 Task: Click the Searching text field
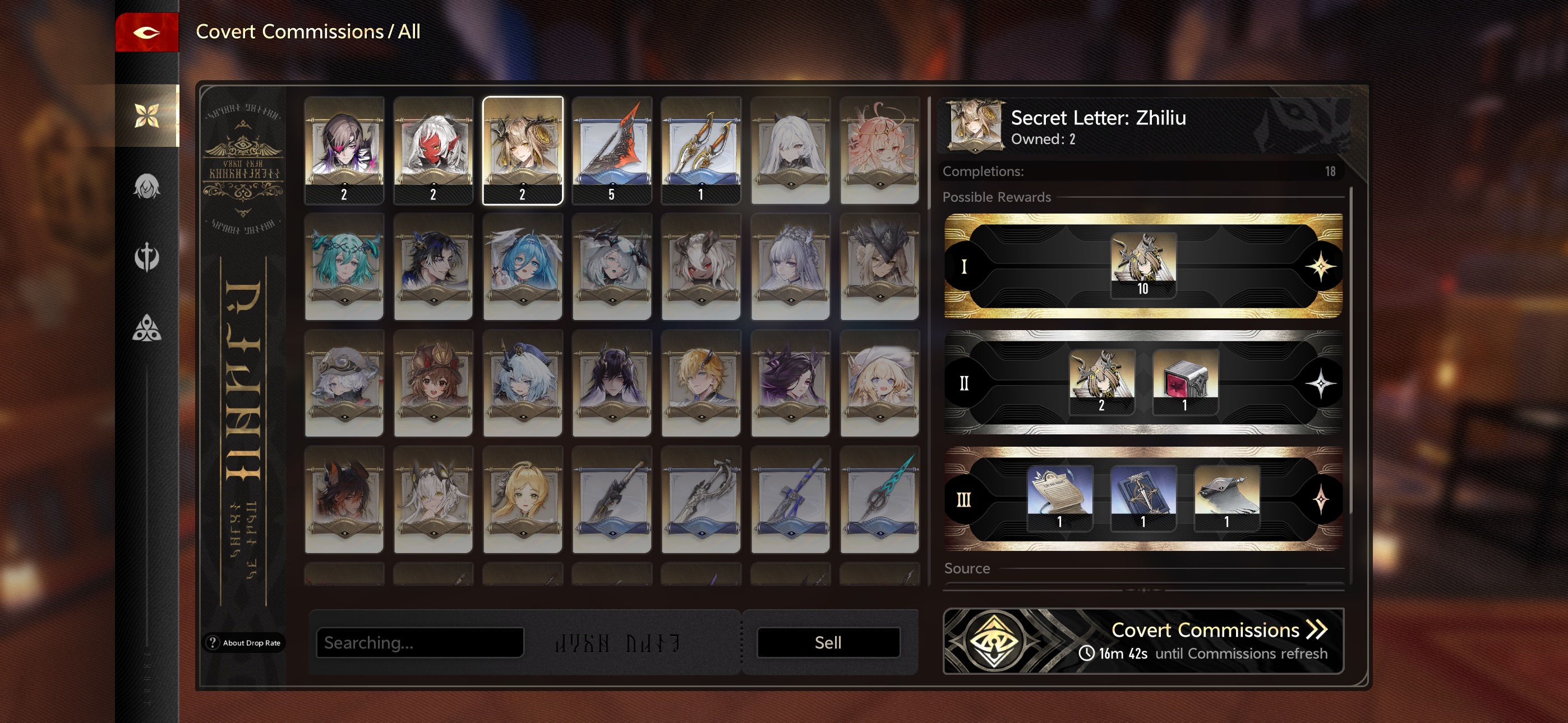pyautogui.click(x=420, y=643)
